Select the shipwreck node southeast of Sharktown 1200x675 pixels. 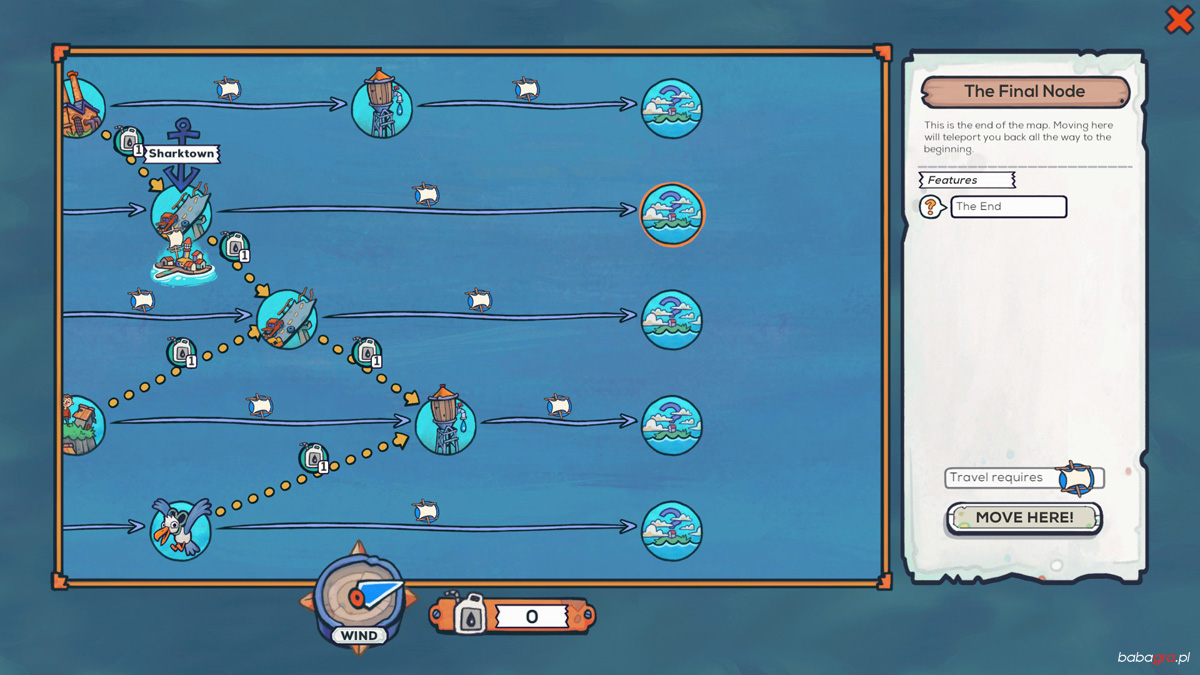pyautogui.click(x=287, y=319)
